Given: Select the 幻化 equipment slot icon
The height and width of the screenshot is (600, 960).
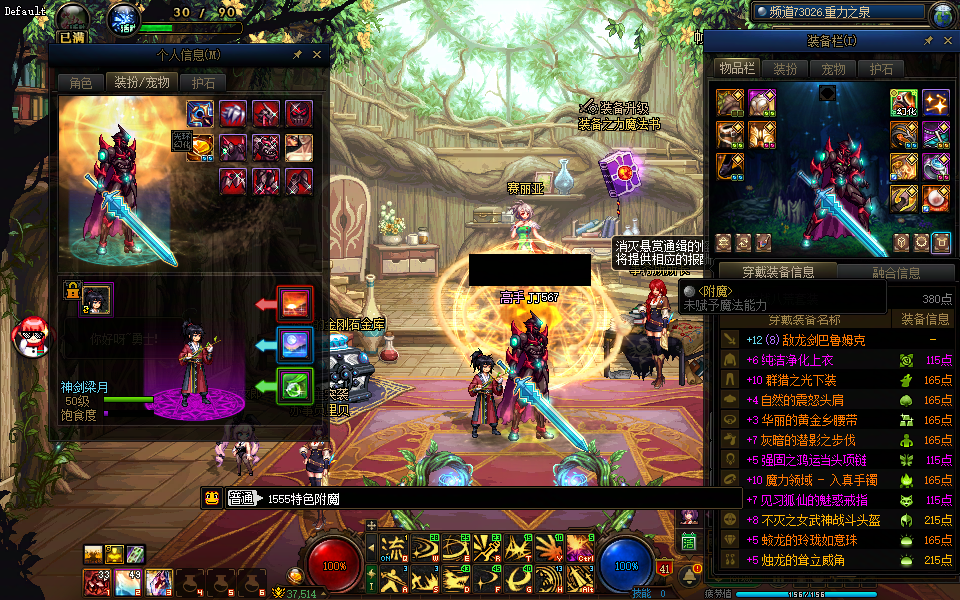Looking at the screenshot, I should pyautogui.click(x=904, y=103).
